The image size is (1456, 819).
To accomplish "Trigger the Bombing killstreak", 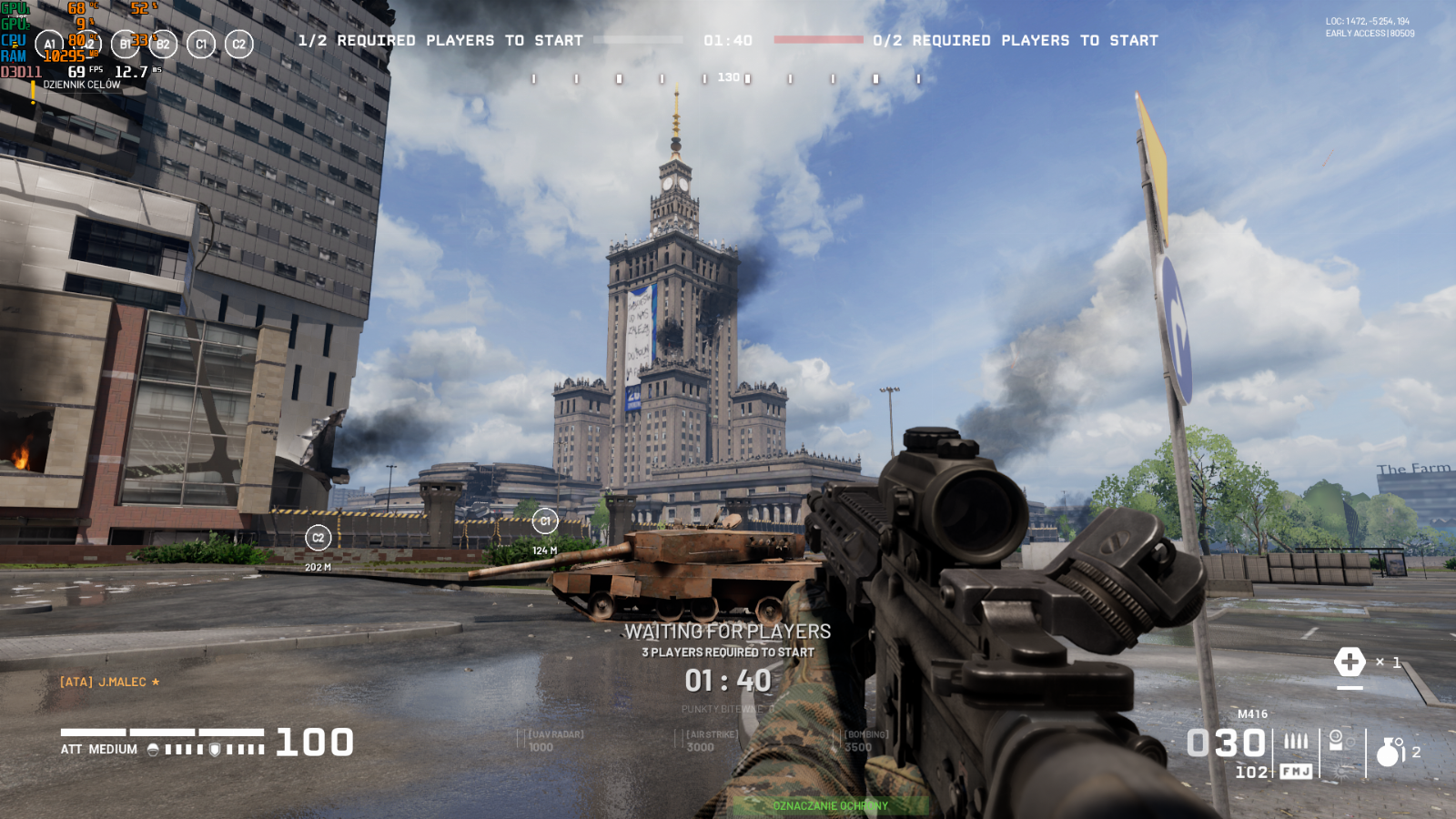I will 864,740.
